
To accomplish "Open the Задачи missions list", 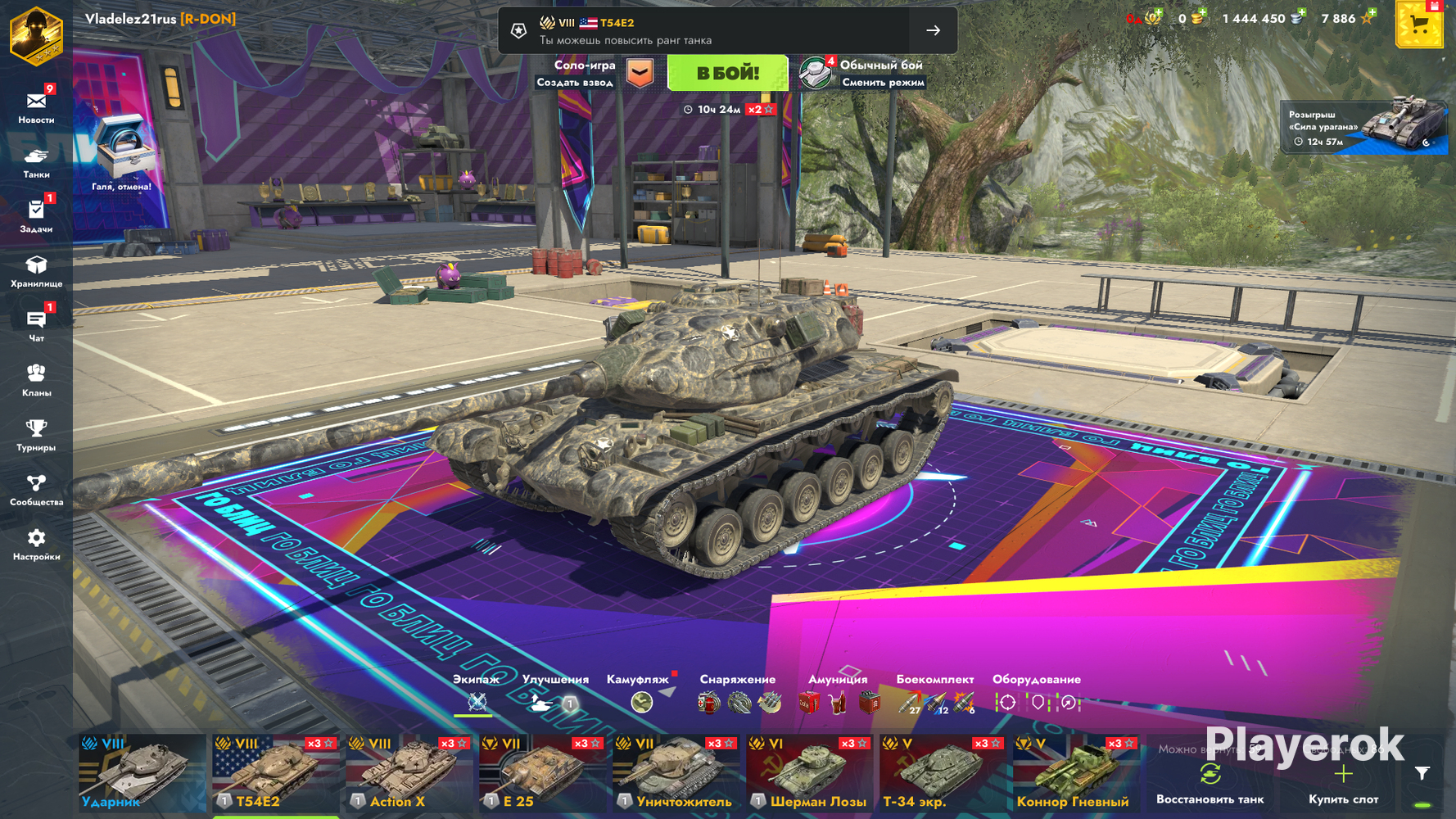I will 36,215.
